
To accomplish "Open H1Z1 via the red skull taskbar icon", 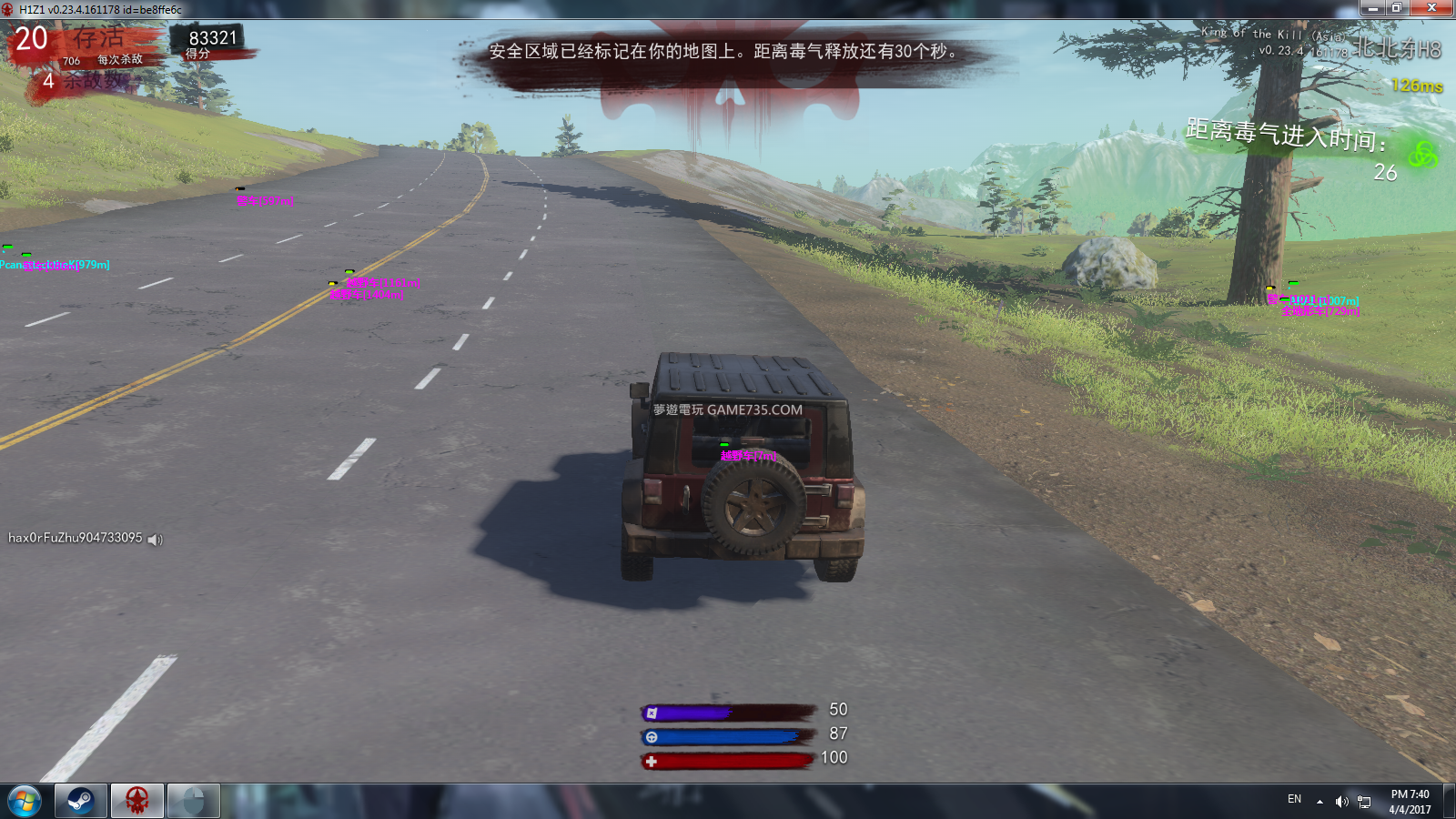I will pyautogui.click(x=137, y=801).
